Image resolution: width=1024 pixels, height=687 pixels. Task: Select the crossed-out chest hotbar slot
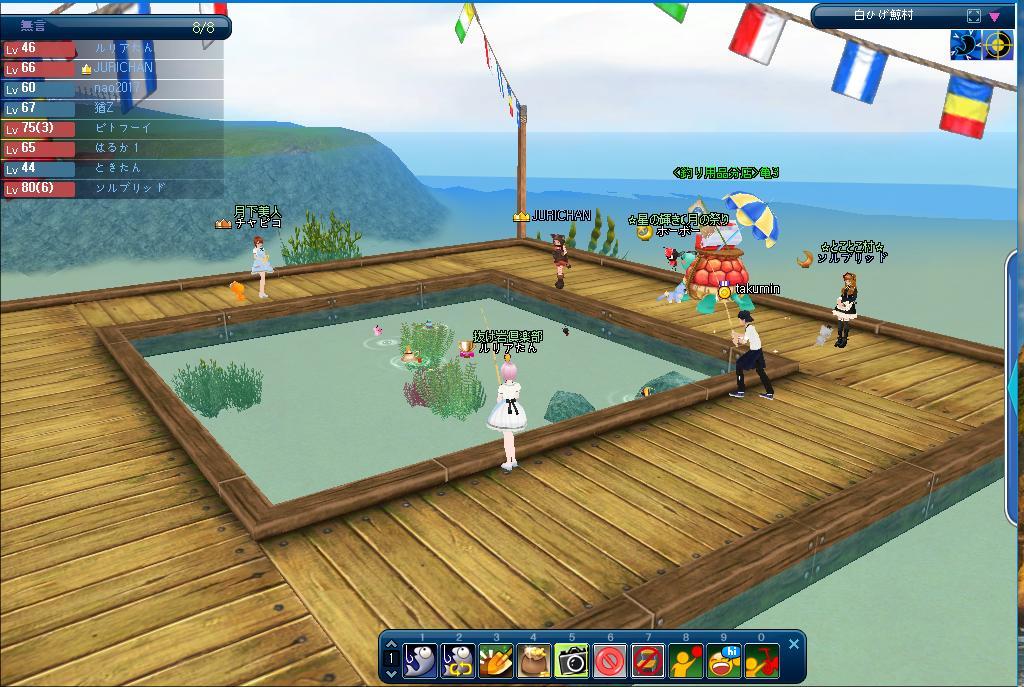coord(648,660)
